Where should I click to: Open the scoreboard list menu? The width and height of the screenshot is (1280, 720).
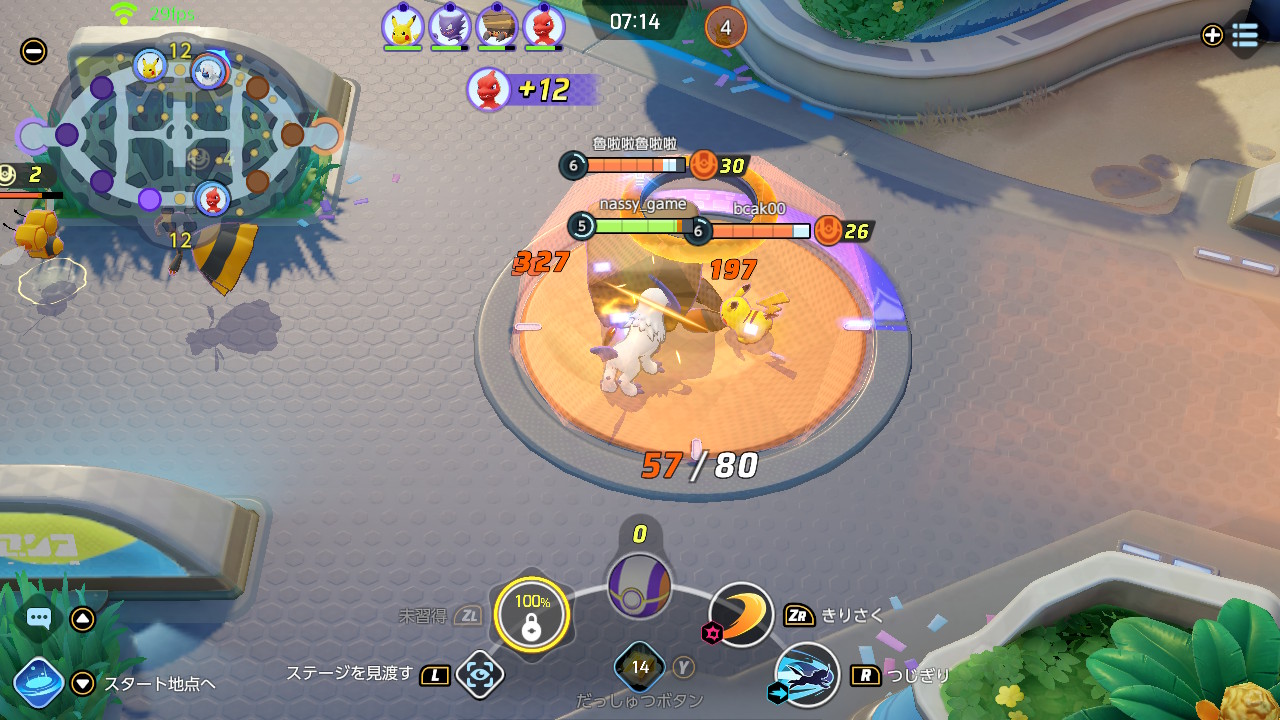[x=1244, y=35]
